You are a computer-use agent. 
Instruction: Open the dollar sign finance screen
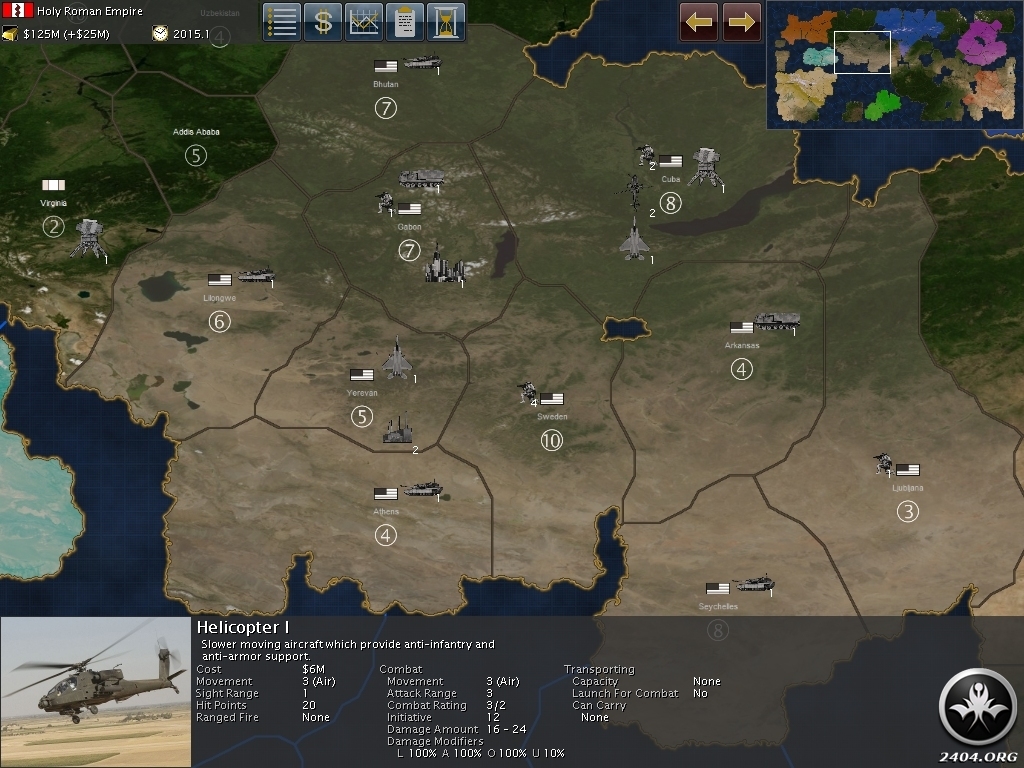point(323,22)
